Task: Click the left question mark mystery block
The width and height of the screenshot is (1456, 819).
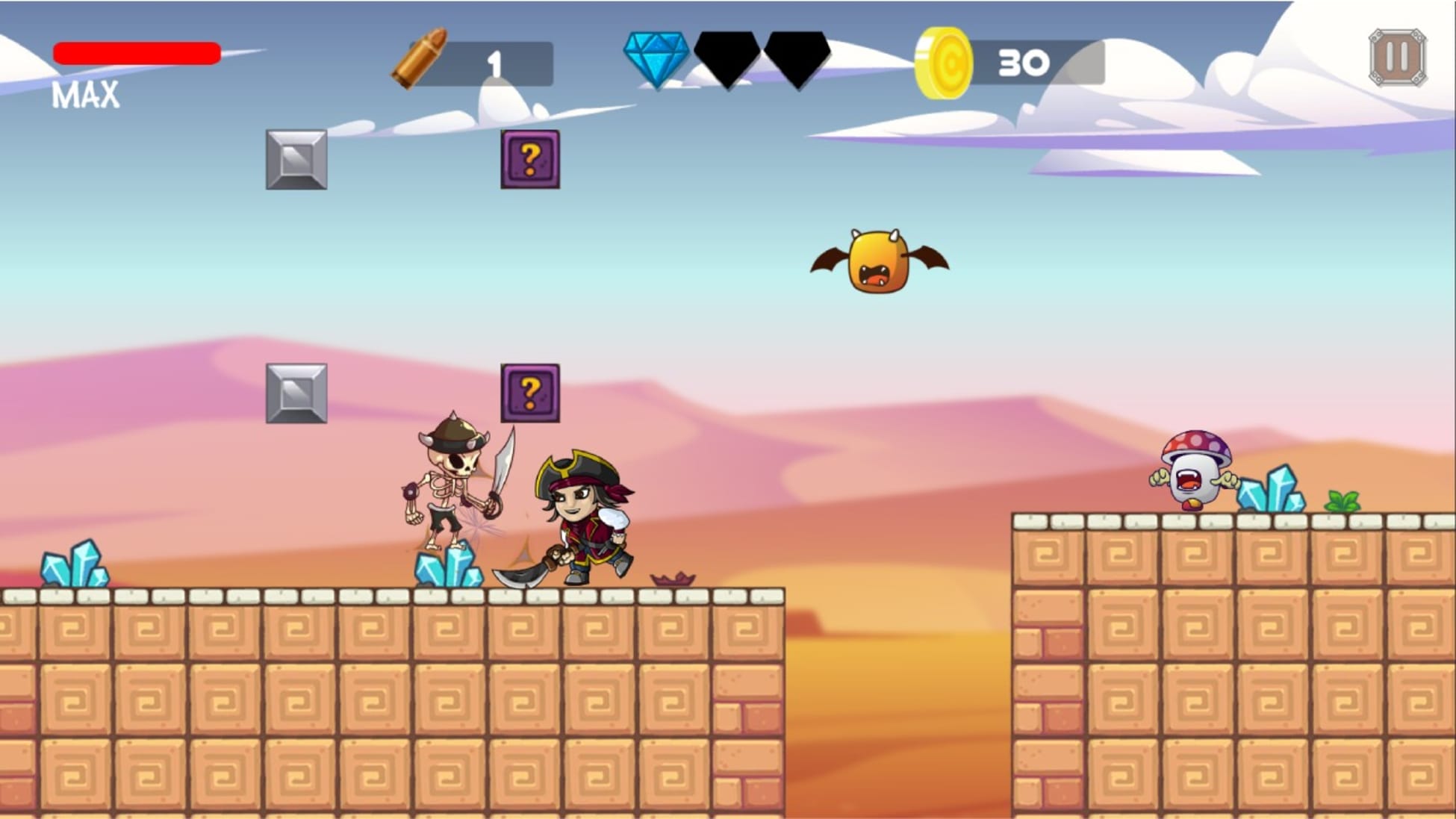Action: pos(532,160)
